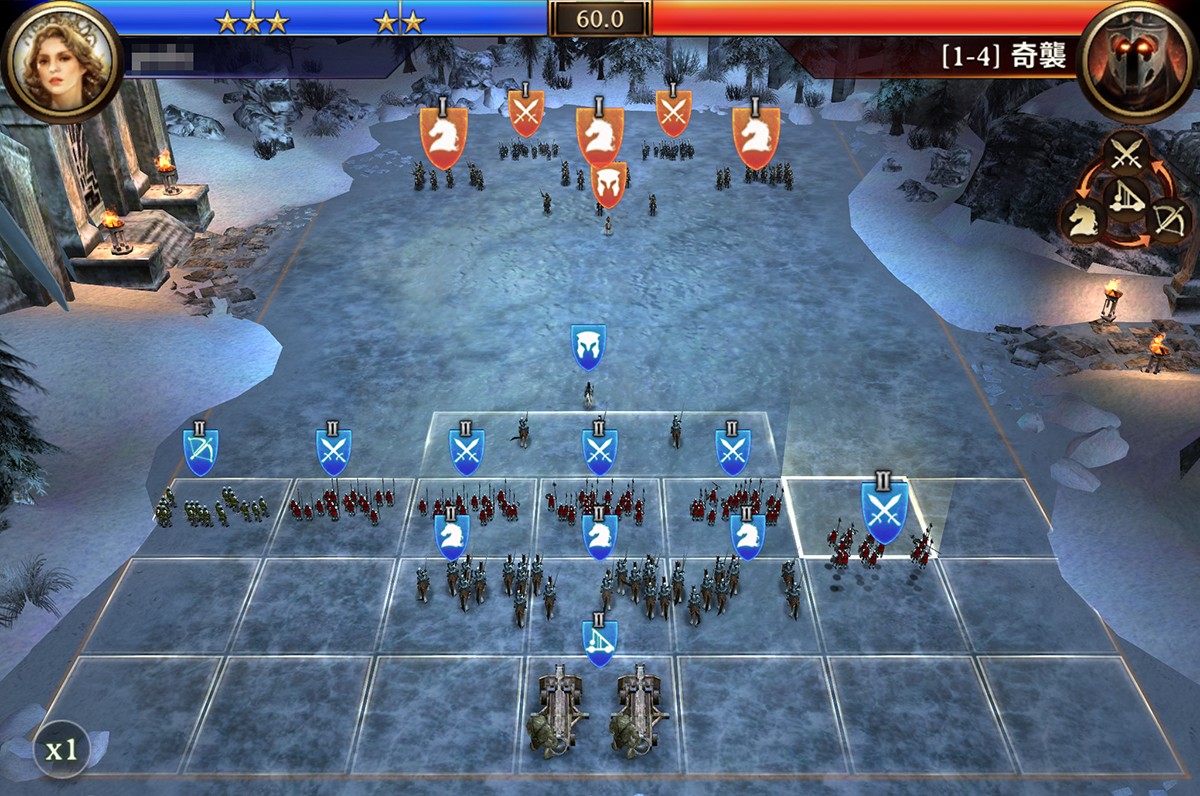The width and height of the screenshot is (1200, 796).
Task: Open the unit counter triangle diagram
Action: tap(1128, 192)
